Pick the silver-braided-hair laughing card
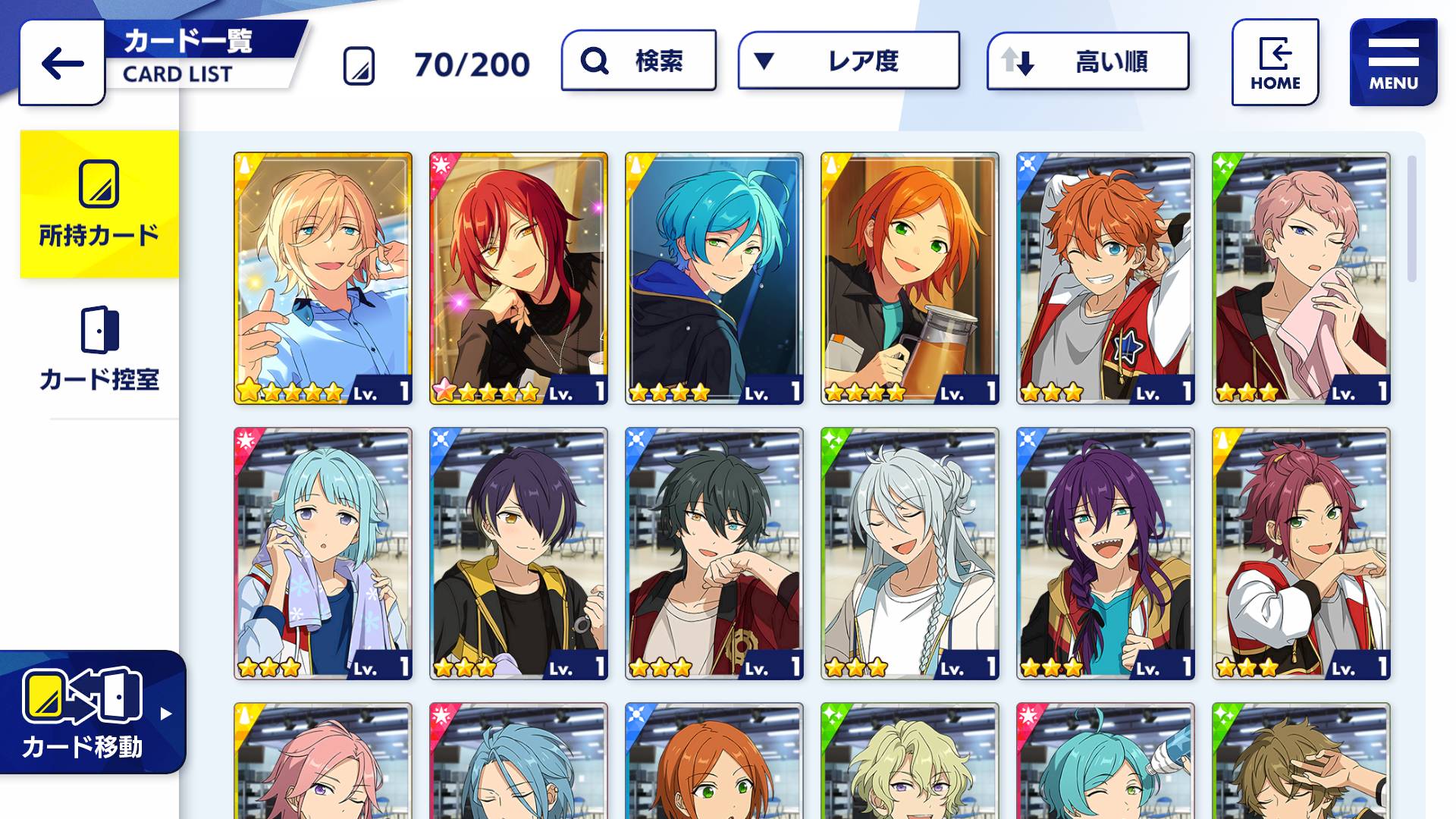The image size is (1456, 819). tap(910, 554)
